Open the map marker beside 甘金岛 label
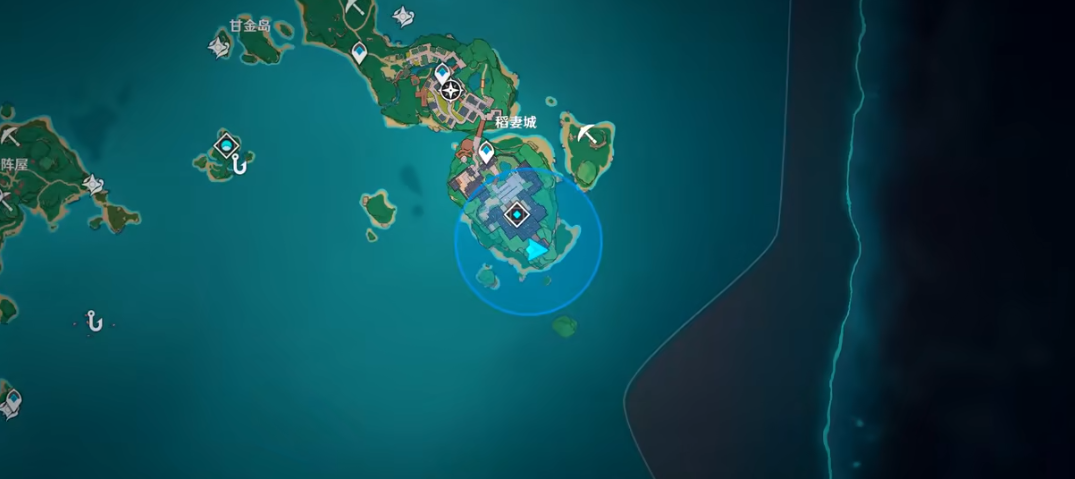Screen dimensions: 1075x479 click(x=219, y=46)
